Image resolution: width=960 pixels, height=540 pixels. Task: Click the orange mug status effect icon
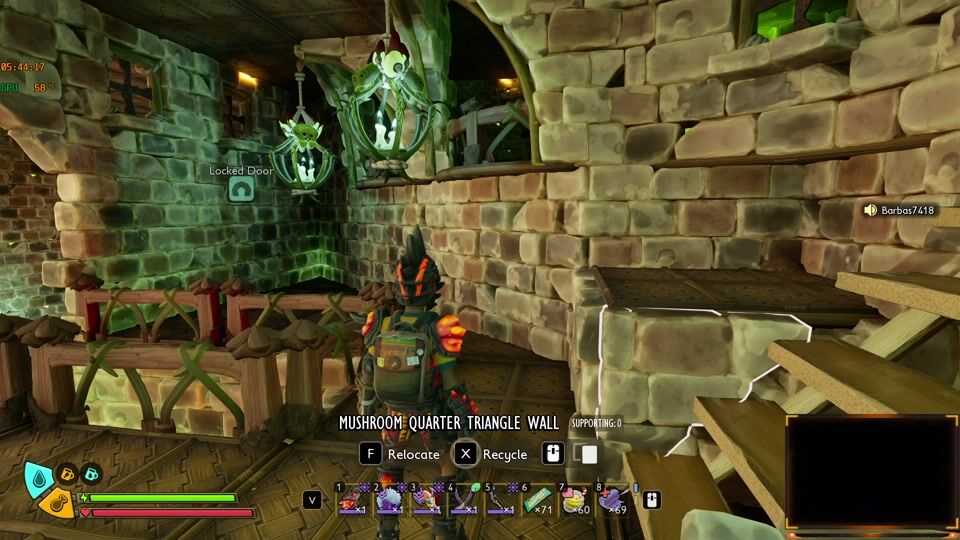67,473
